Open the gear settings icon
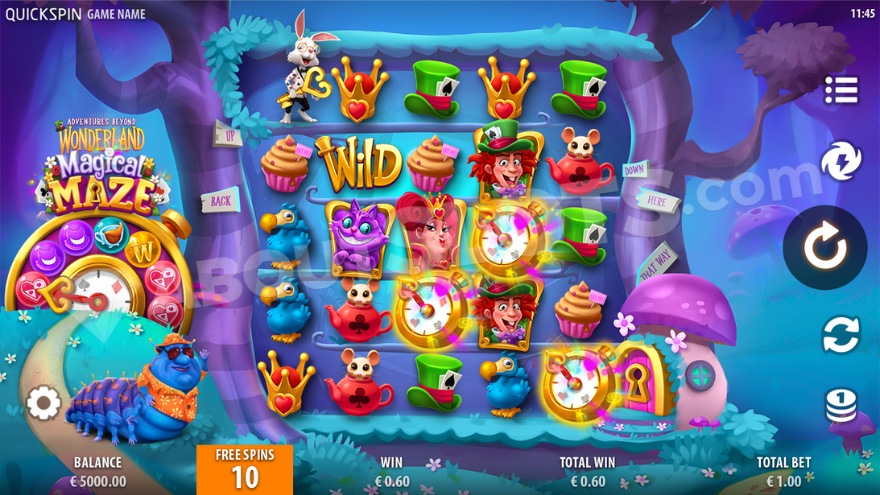Image resolution: width=880 pixels, height=495 pixels. [x=43, y=403]
